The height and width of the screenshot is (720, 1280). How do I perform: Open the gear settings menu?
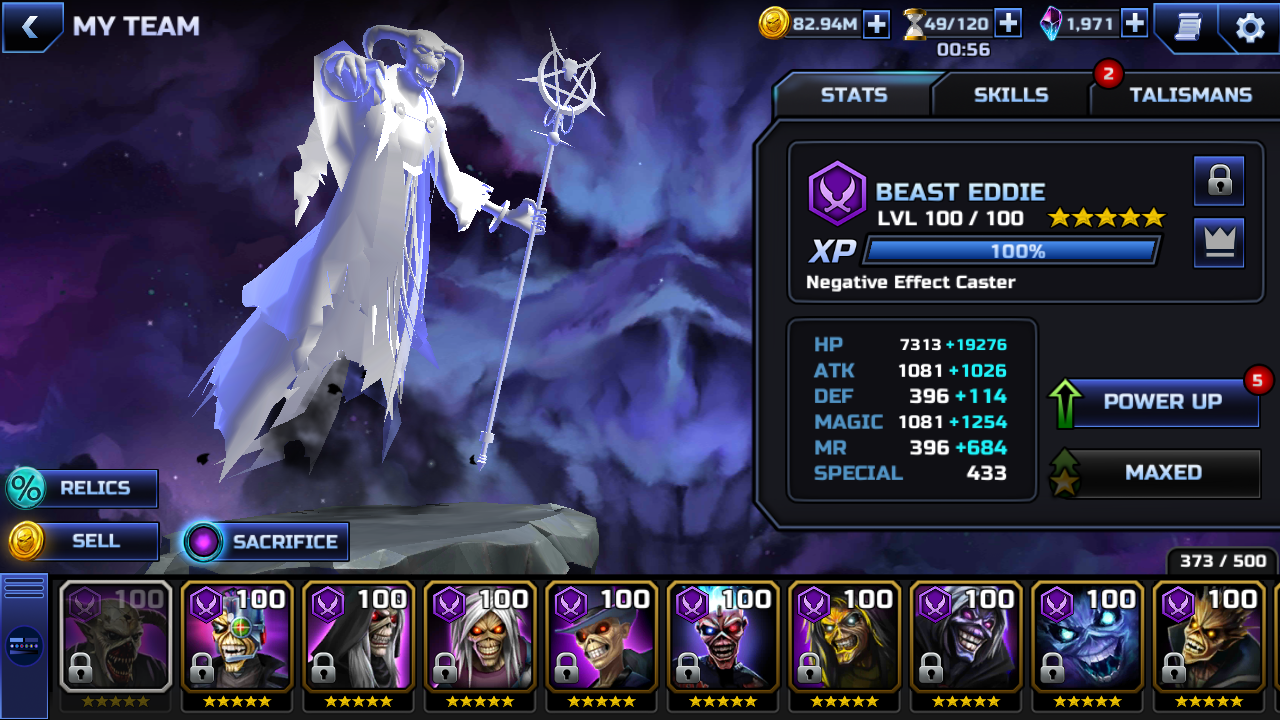click(1250, 27)
